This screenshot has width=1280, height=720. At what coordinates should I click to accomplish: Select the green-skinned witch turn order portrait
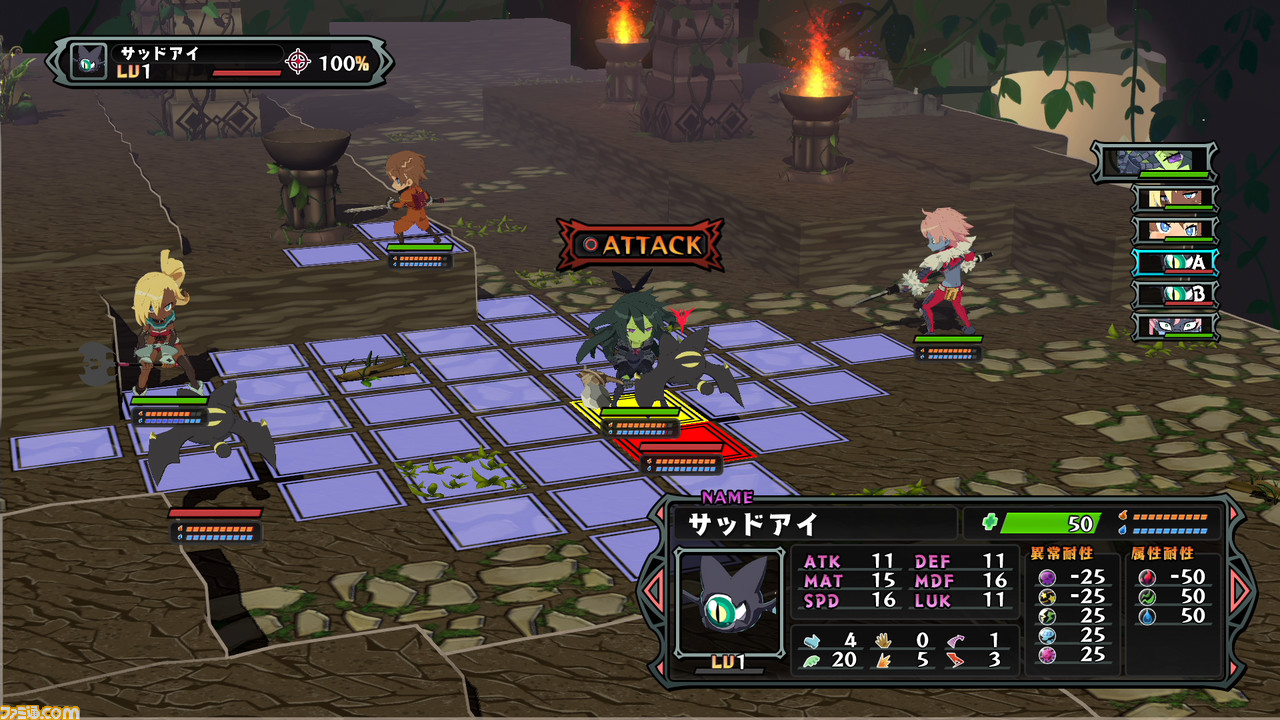click(1156, 161)
